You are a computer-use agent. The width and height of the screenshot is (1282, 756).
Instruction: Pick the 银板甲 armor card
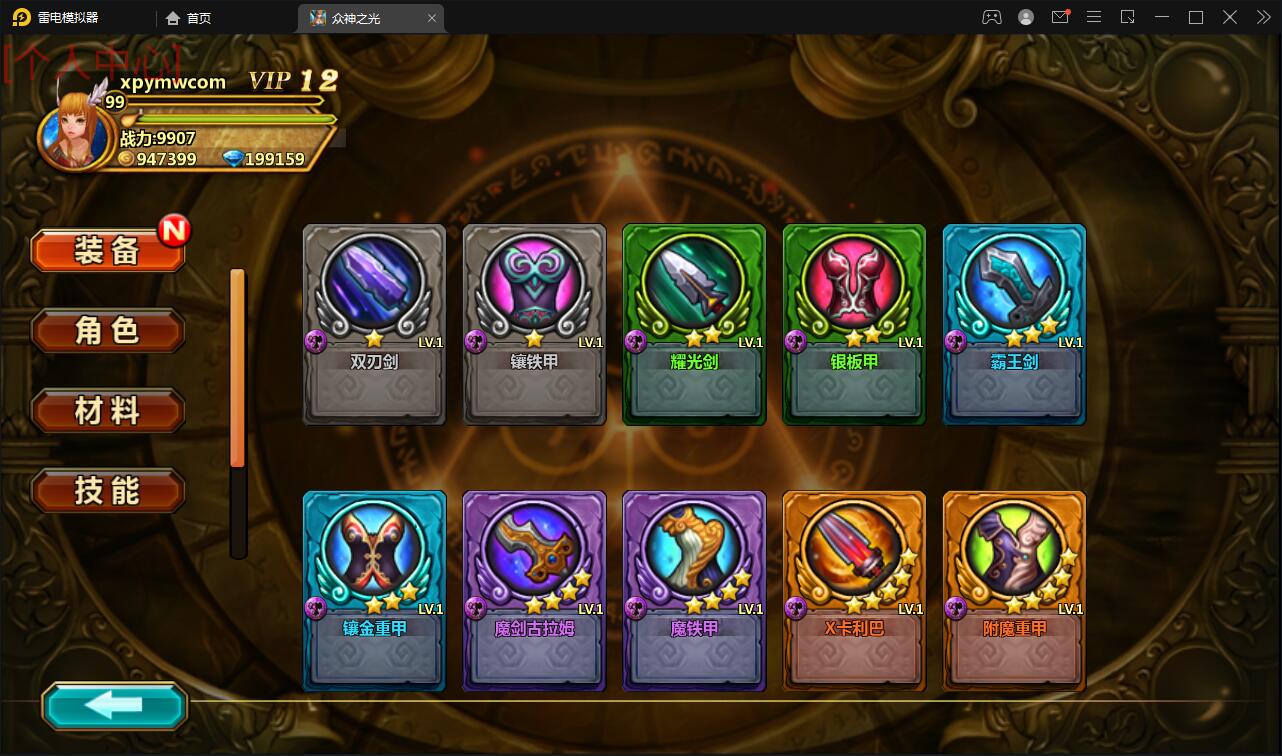click(854, 324)
